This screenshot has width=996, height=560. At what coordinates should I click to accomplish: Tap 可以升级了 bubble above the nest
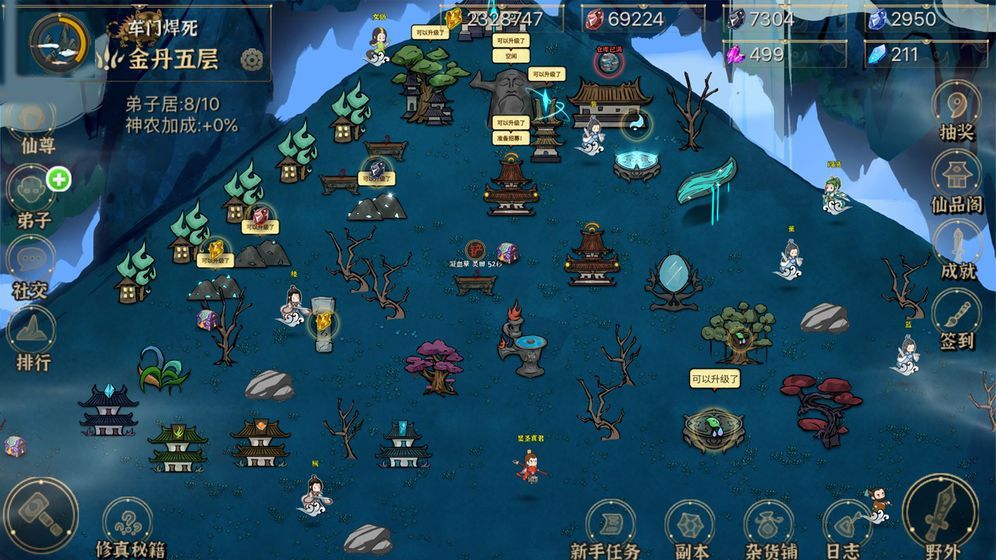click(x=713, y=379)
